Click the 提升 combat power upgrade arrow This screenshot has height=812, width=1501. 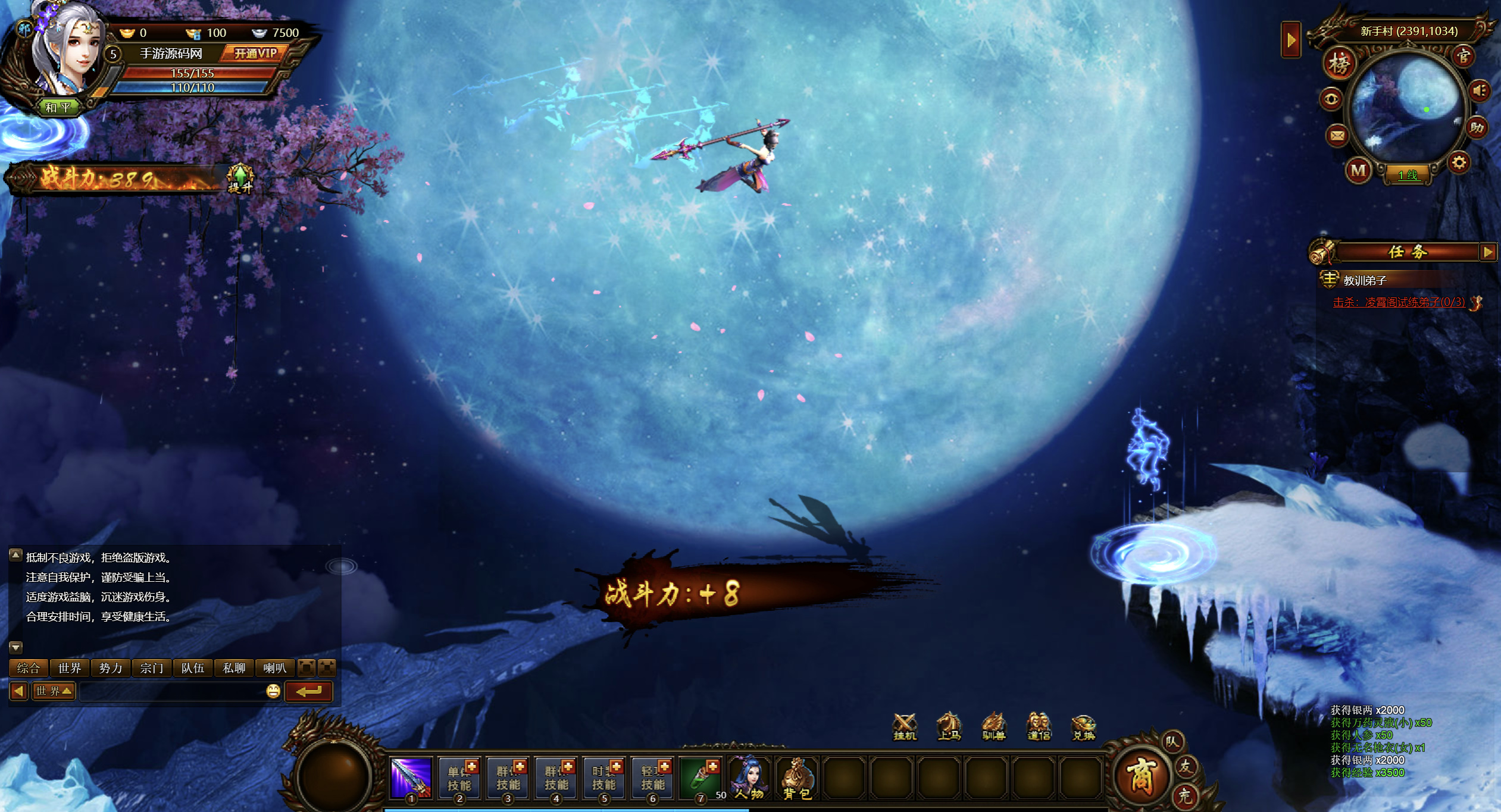(x=240, y=177)
